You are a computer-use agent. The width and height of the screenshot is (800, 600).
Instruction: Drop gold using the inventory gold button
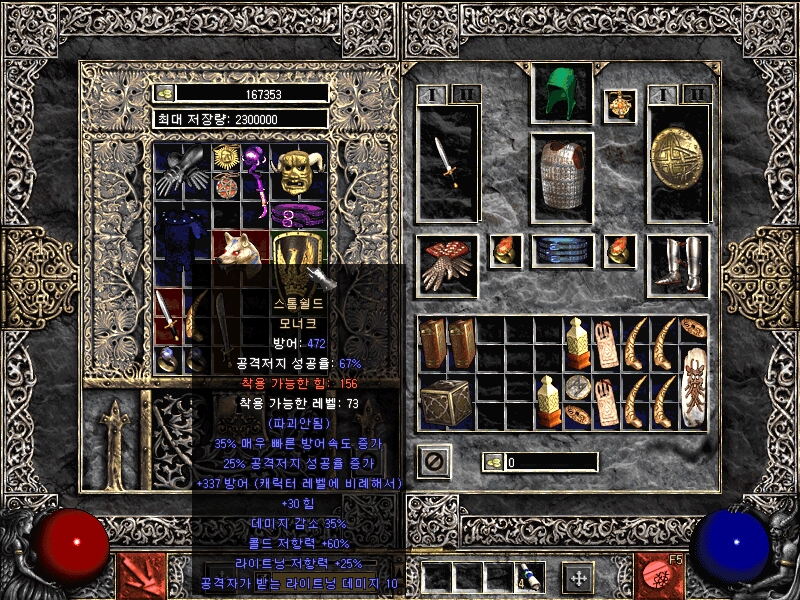tap(492, 462)
